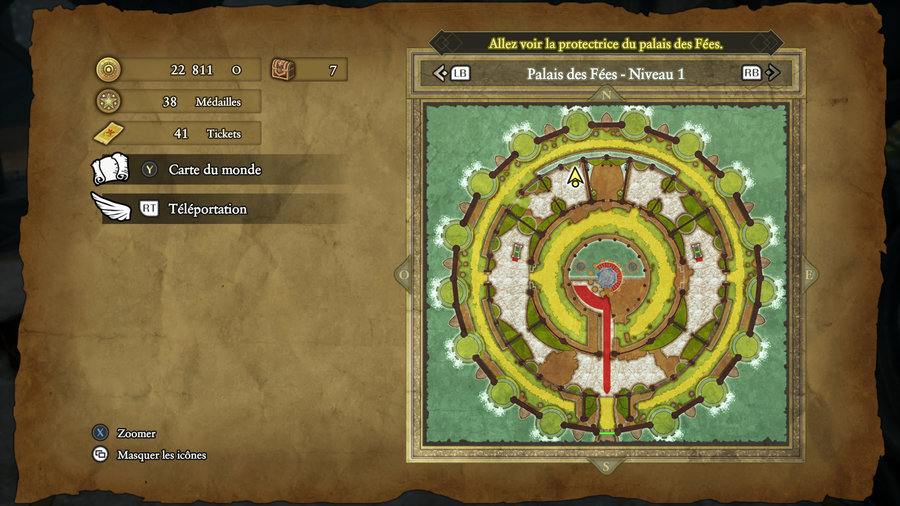This screenshot has width=900, height=506.
Task: Choose the Zoomer map option
Action: click(x=136, y=433)
